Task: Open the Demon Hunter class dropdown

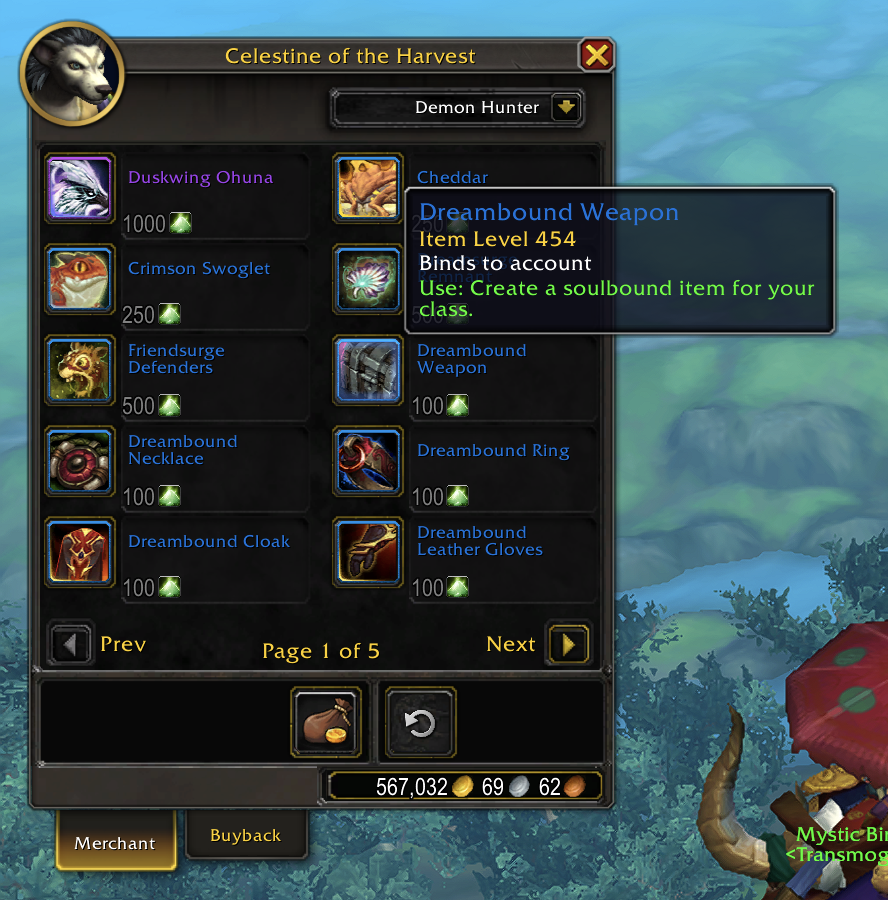Action: [566, 108]
